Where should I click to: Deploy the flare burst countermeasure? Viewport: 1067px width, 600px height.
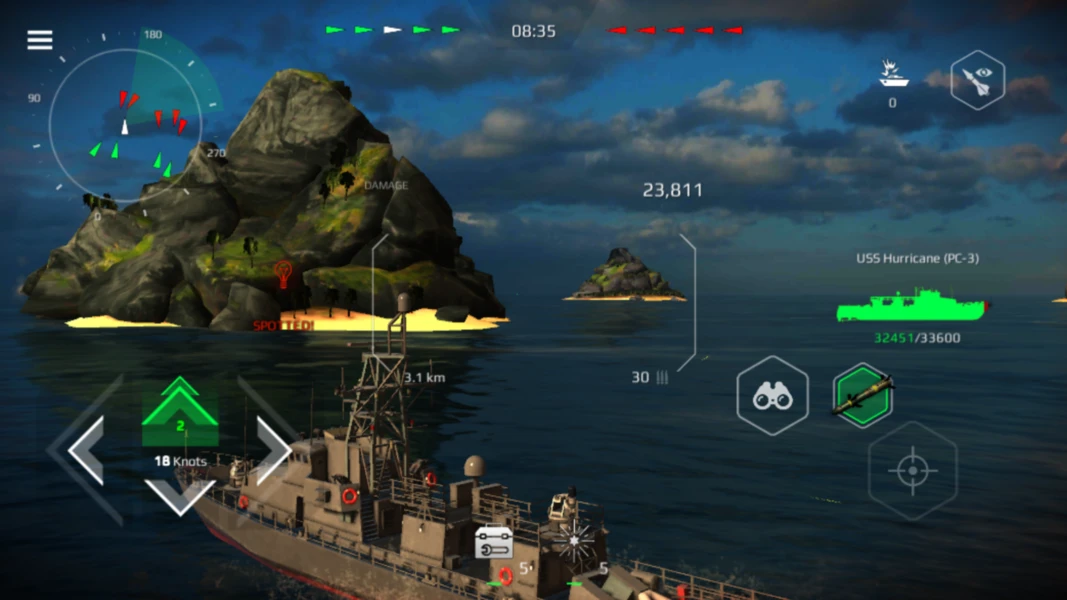point(575,540)
